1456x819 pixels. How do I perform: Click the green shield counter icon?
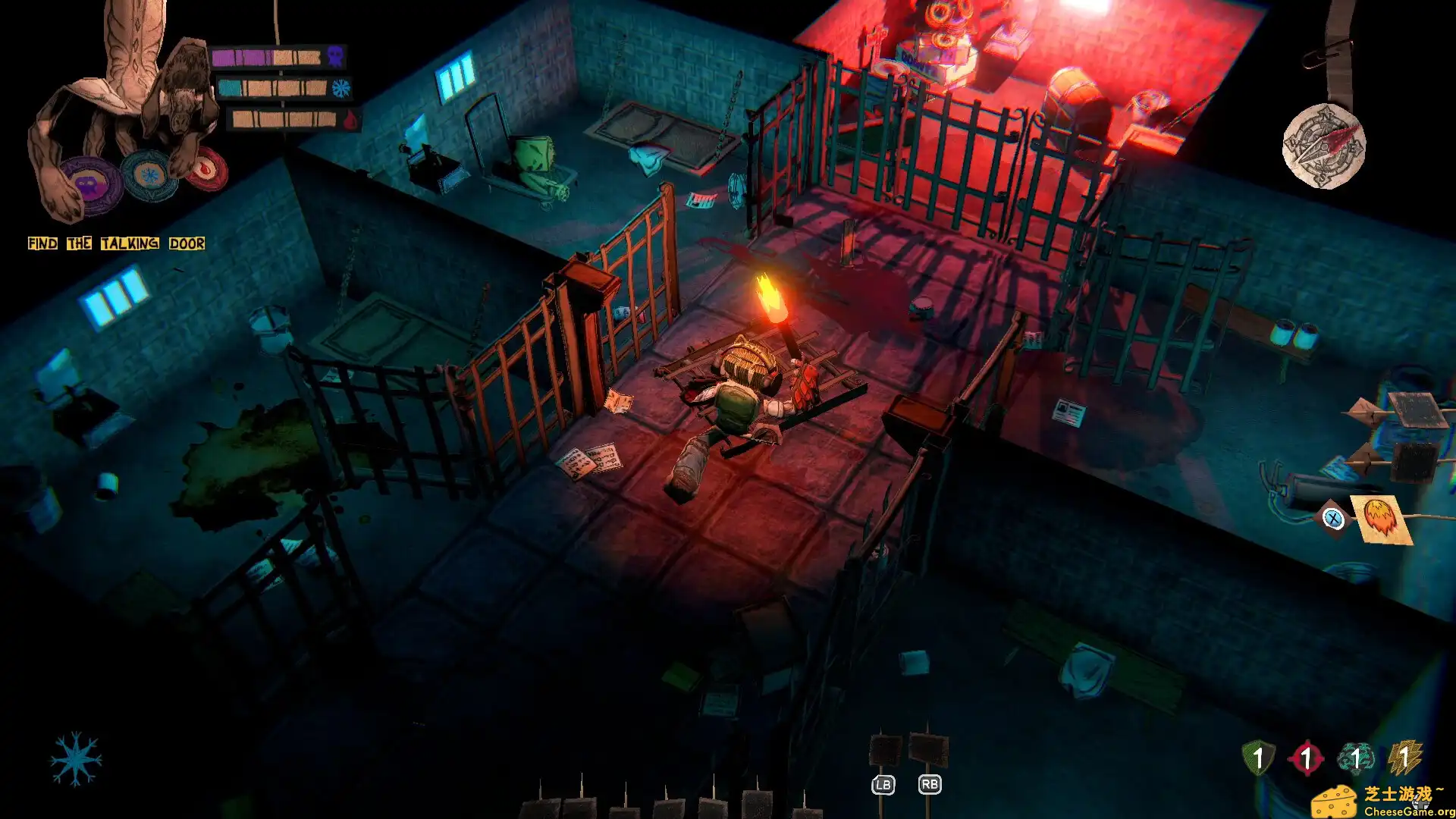click(x=1257, y=756)
